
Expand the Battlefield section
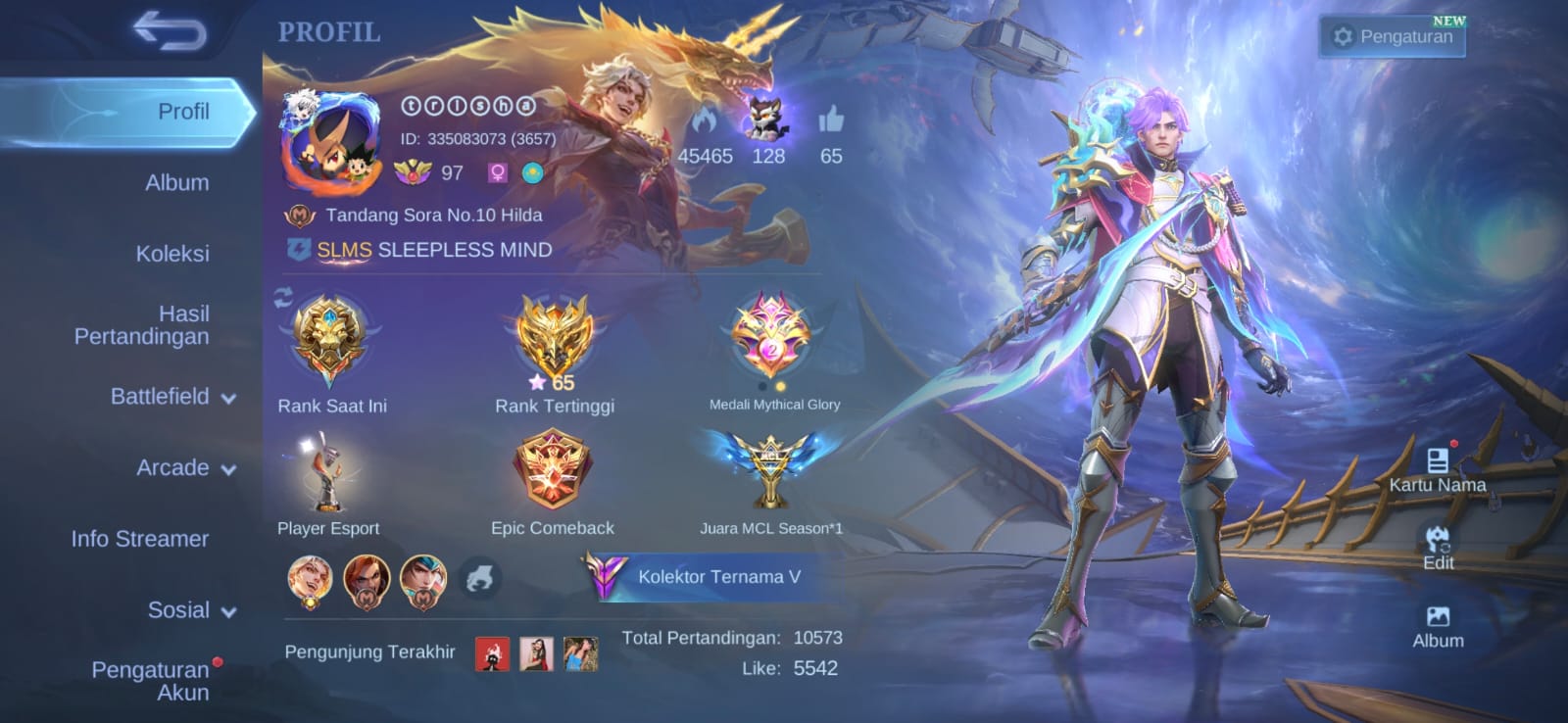172,397
